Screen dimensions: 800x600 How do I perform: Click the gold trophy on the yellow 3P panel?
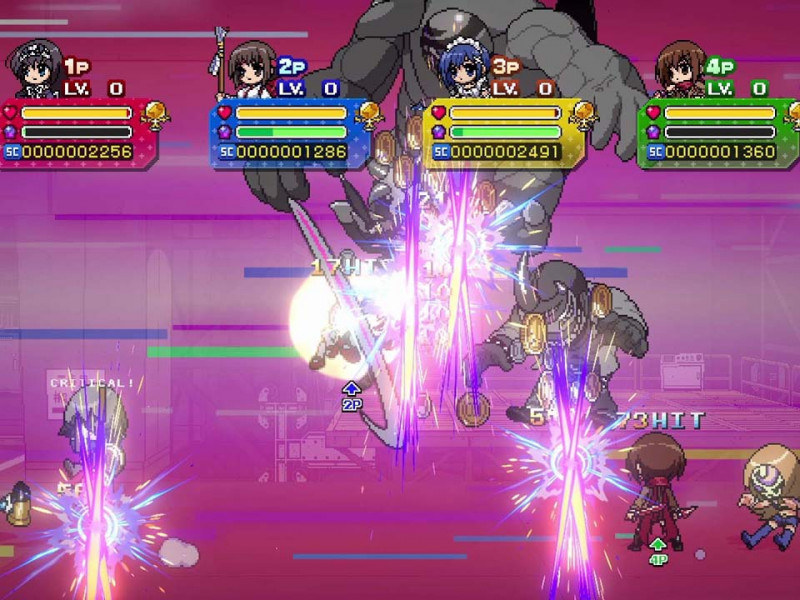click(x=582, y=116)
